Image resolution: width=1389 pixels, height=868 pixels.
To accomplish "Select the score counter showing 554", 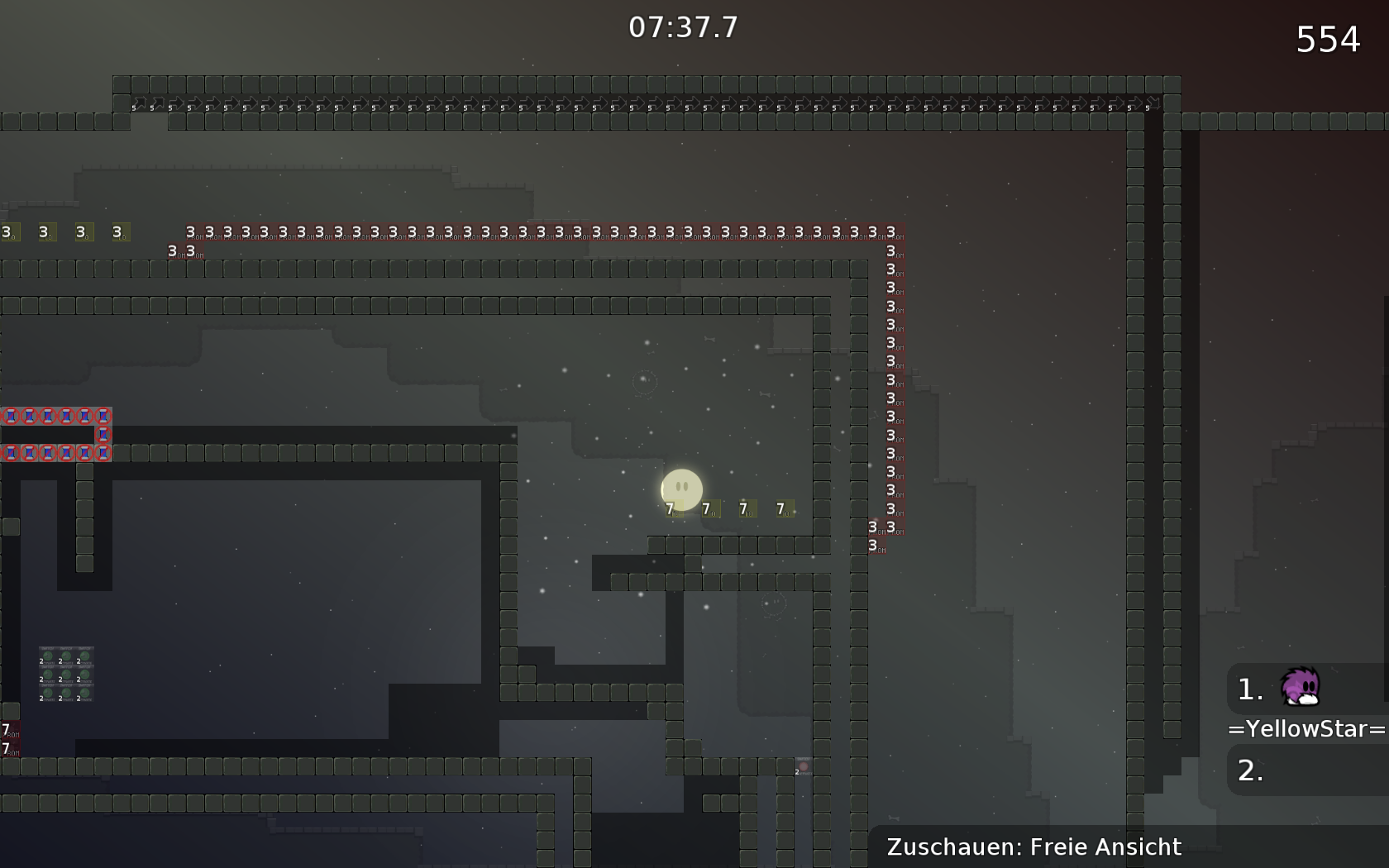I will [x=1328, y=38].
